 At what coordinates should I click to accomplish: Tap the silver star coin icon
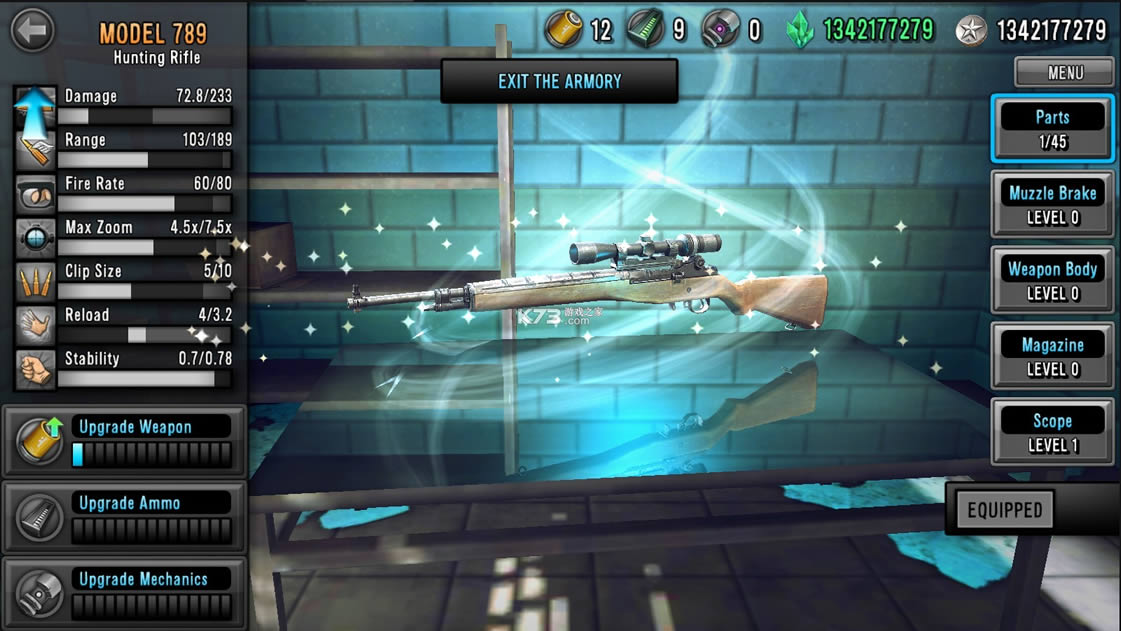tap(970, 31)
